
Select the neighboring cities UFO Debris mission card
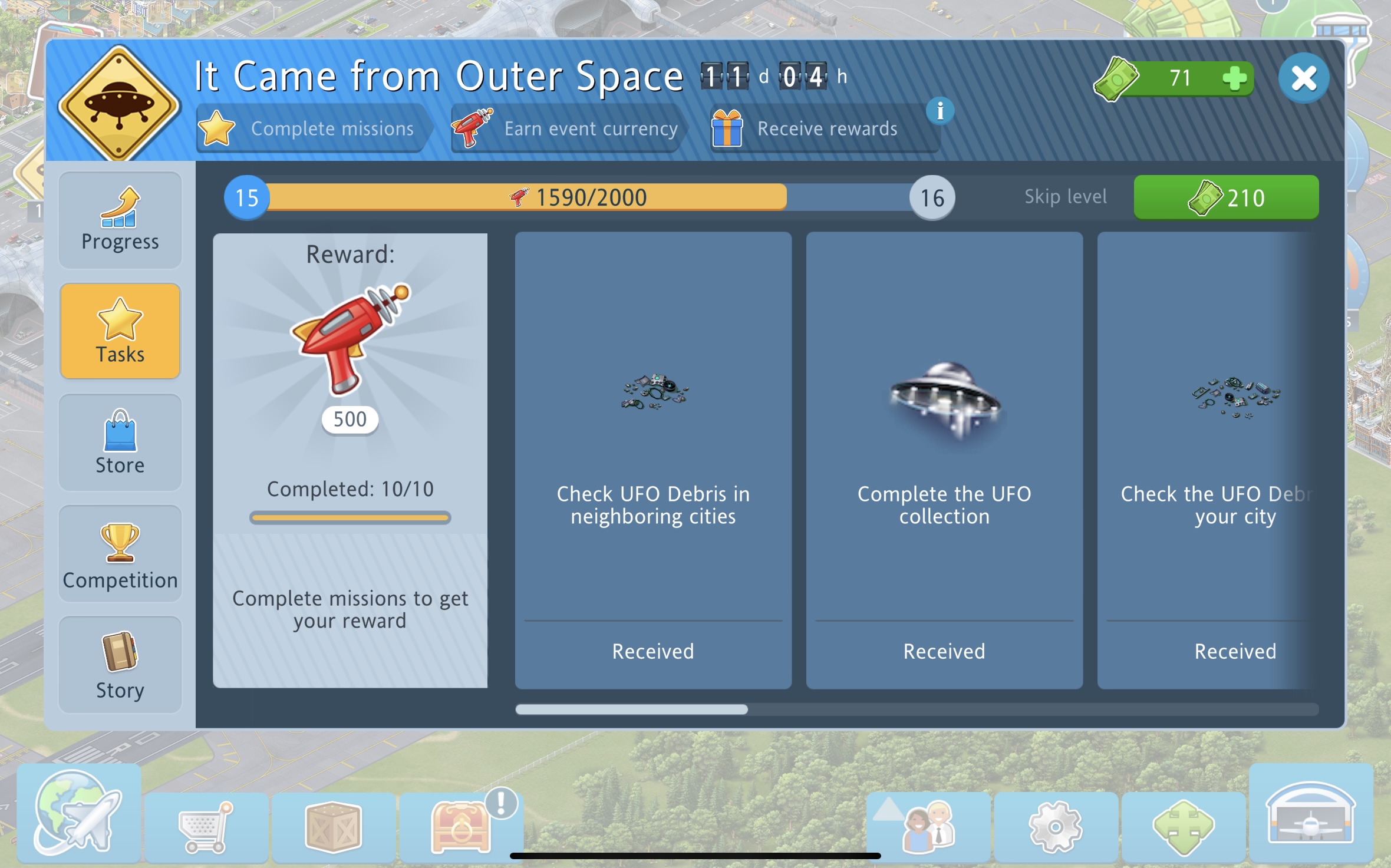[x=653, y=460]
